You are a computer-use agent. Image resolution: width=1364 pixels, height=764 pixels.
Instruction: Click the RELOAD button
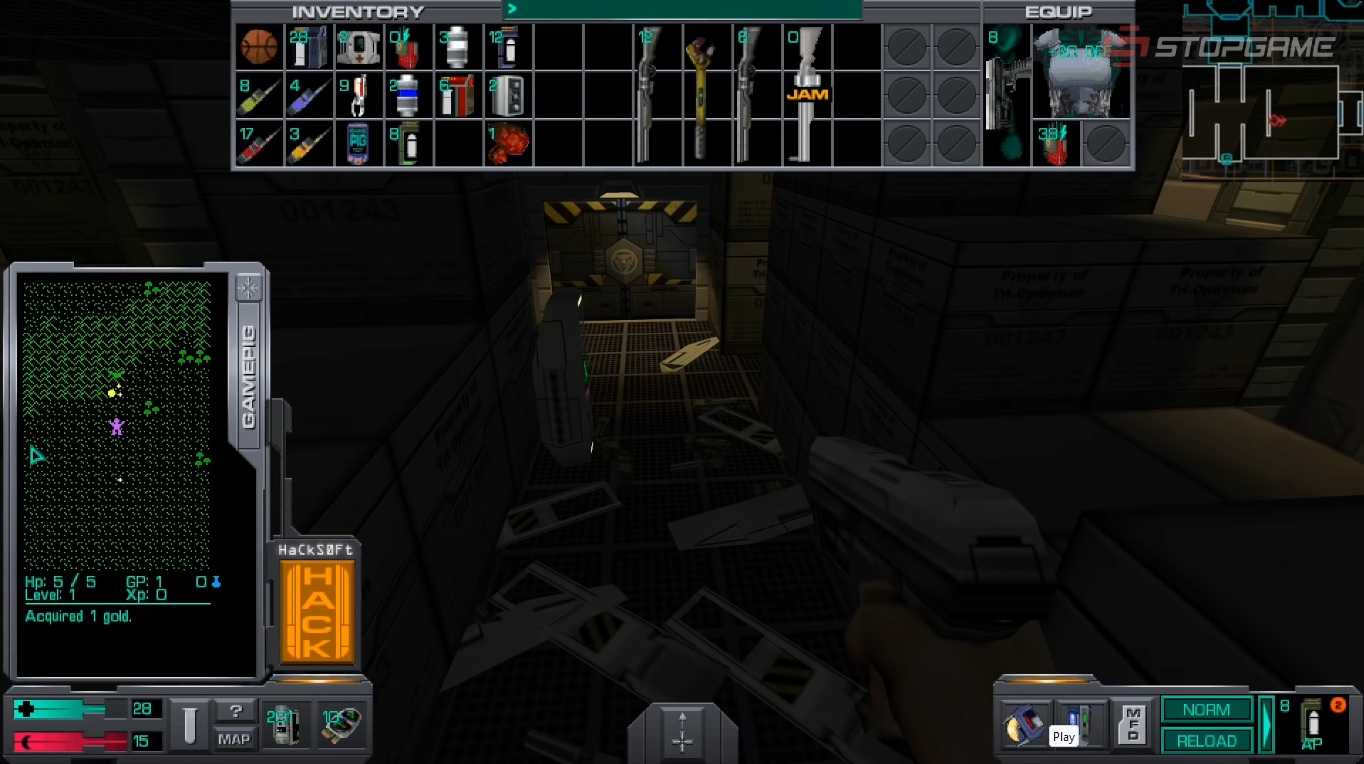(1206, 741)
